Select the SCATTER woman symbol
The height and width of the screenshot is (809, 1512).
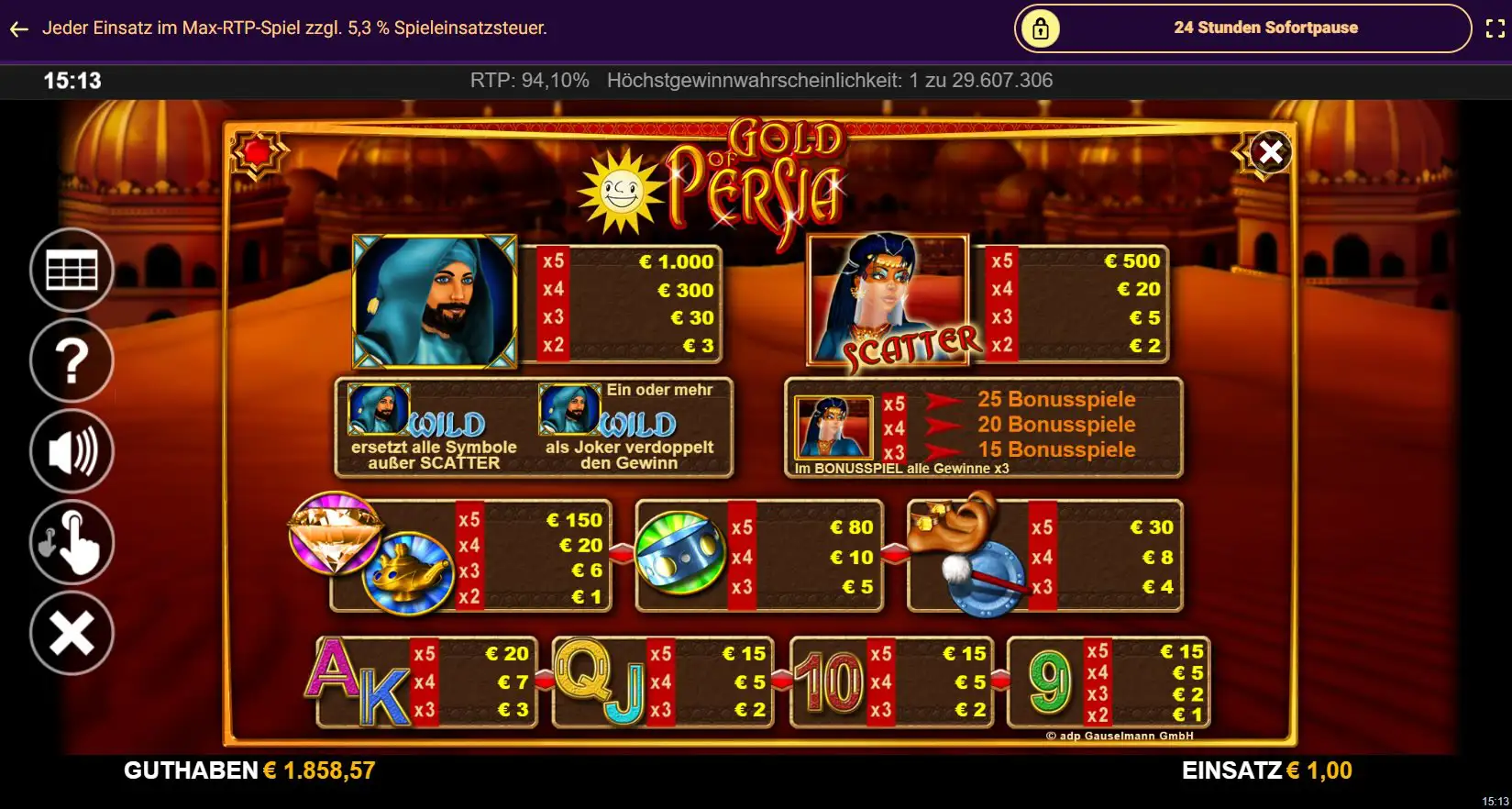887,300
